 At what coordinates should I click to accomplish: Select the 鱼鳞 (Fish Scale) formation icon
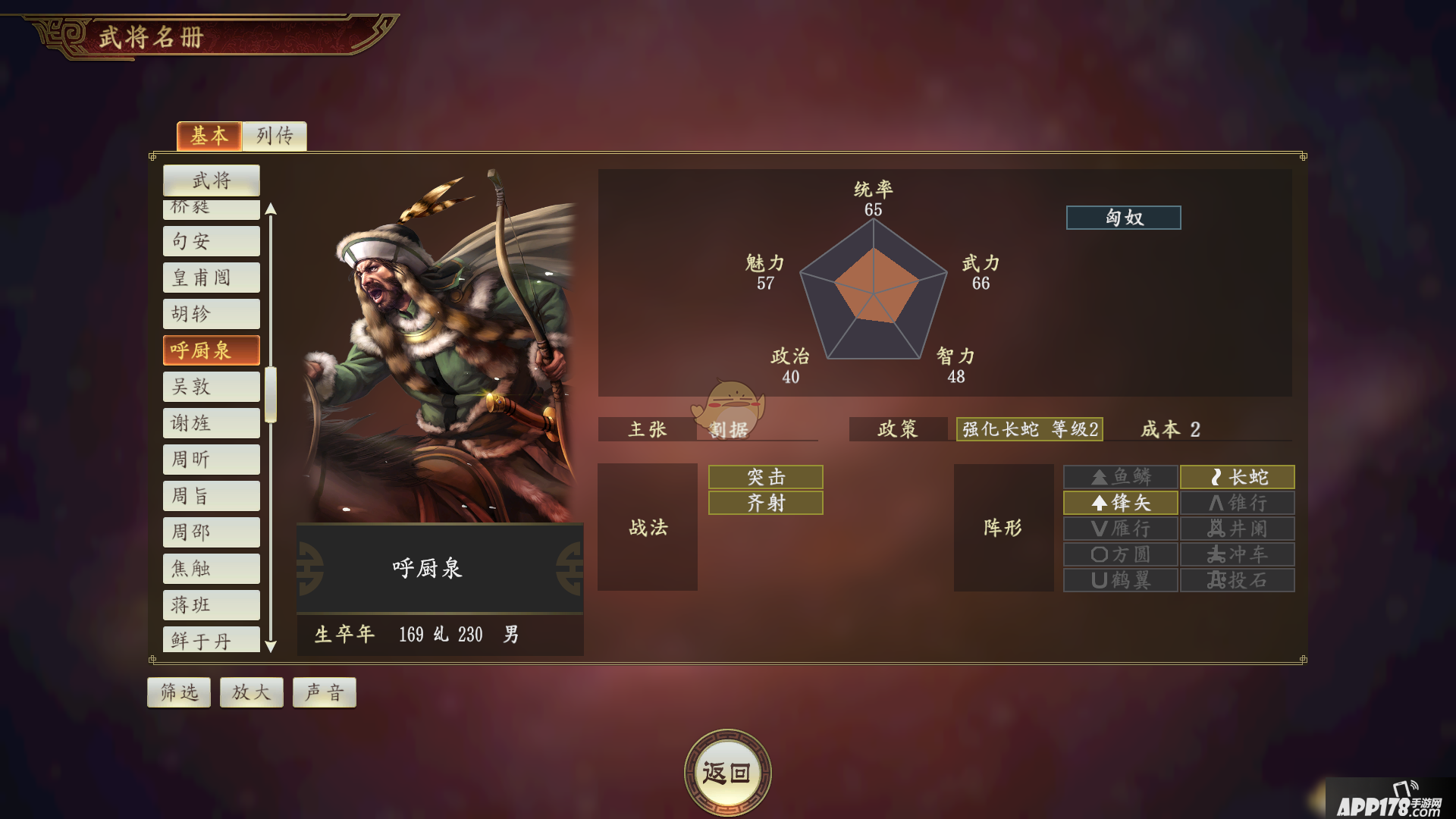[x=1119, y=477]
